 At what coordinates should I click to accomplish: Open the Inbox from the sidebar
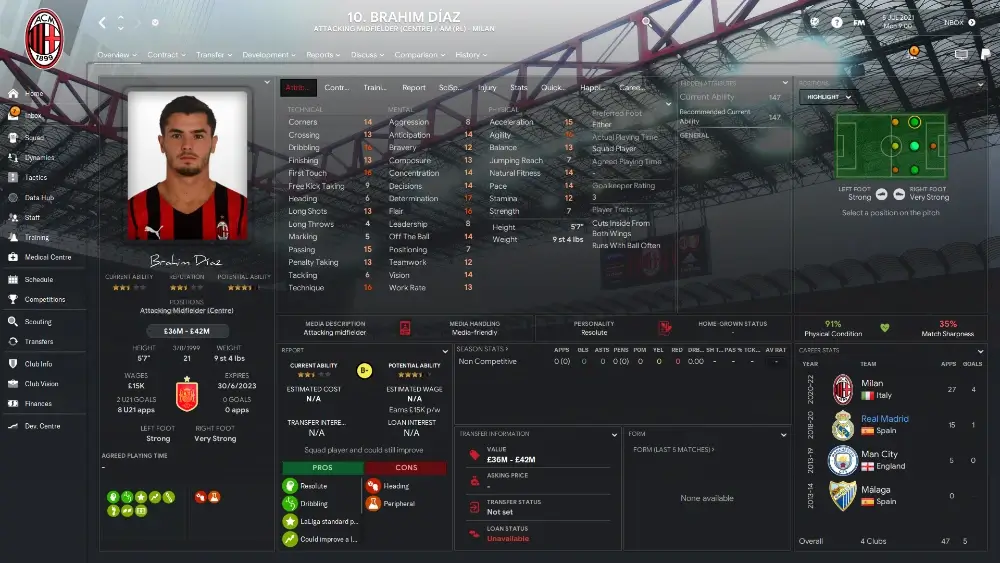point(33,115)
